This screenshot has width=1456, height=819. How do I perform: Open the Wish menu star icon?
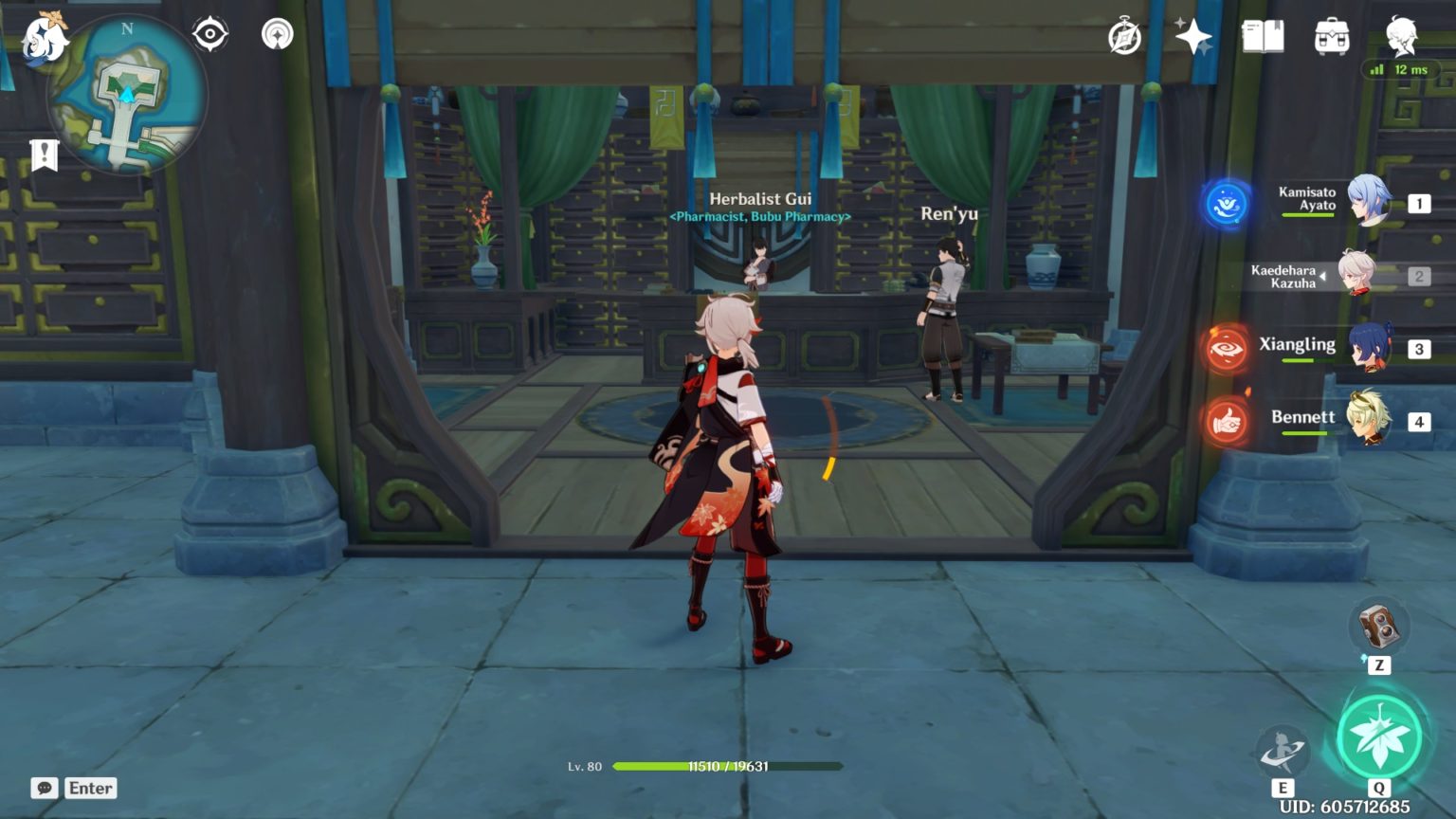click(1193, 35)
